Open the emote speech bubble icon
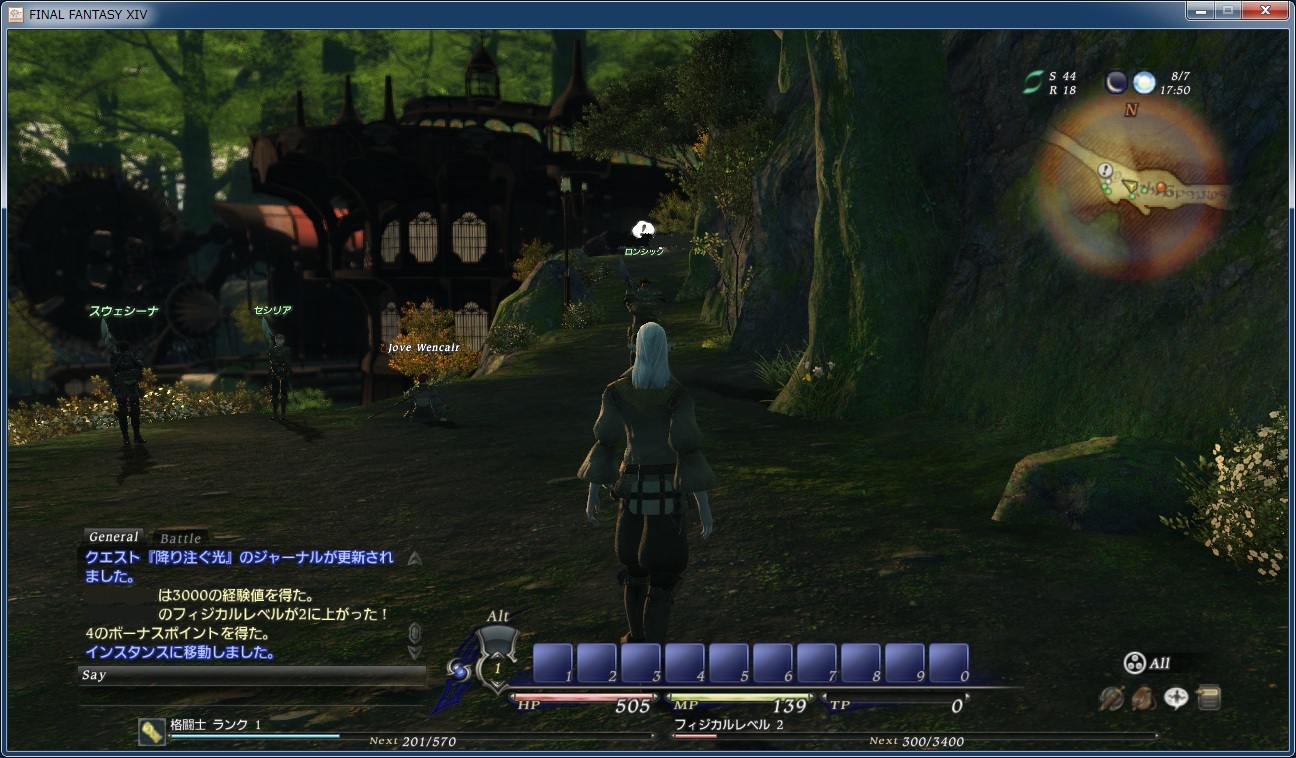This screenshot has height=758, width=1296. coord(1176,698)
